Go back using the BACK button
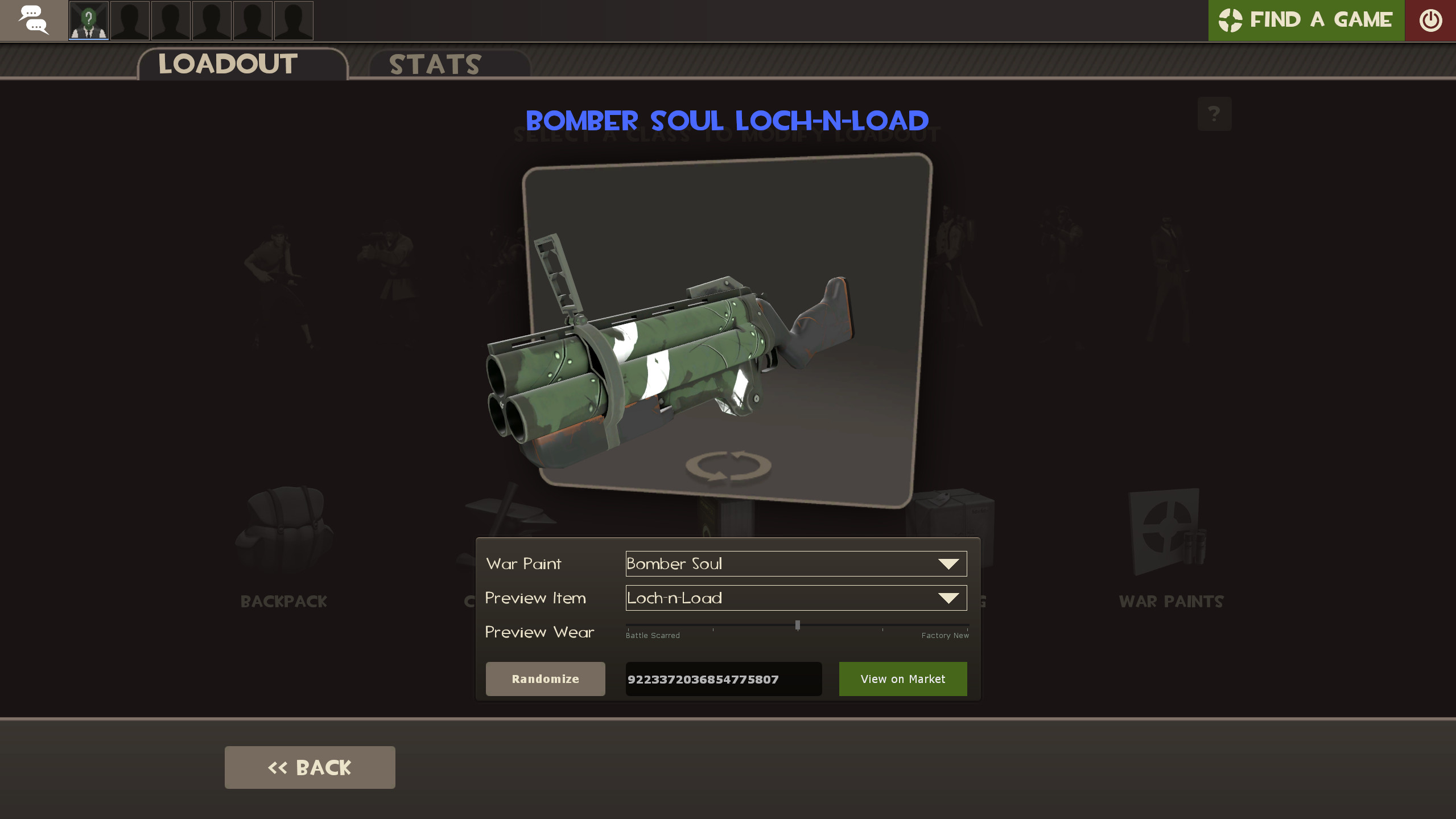 310,767
